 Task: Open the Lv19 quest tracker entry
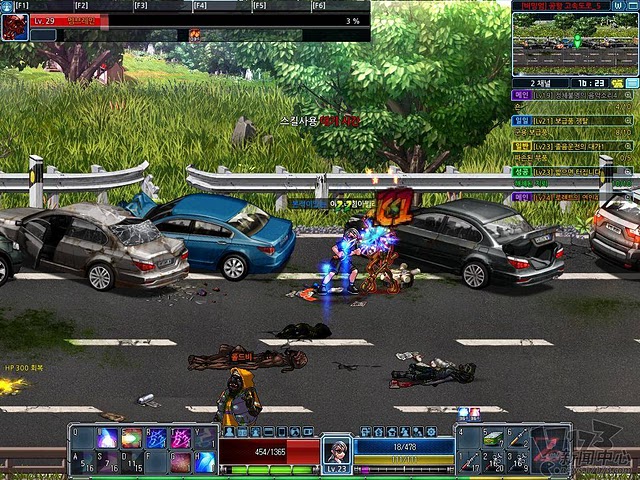[x=570, y=95]
